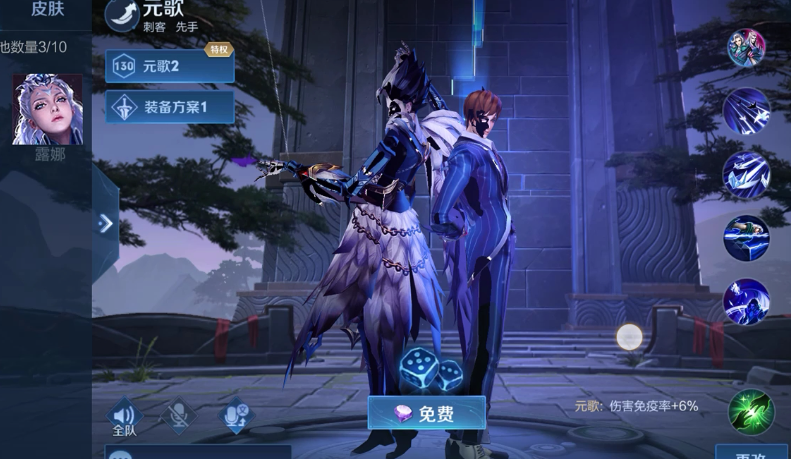View the passive skill icon with two characters
Viewport: 791px width, 459px height.
(x=746, y=48)
